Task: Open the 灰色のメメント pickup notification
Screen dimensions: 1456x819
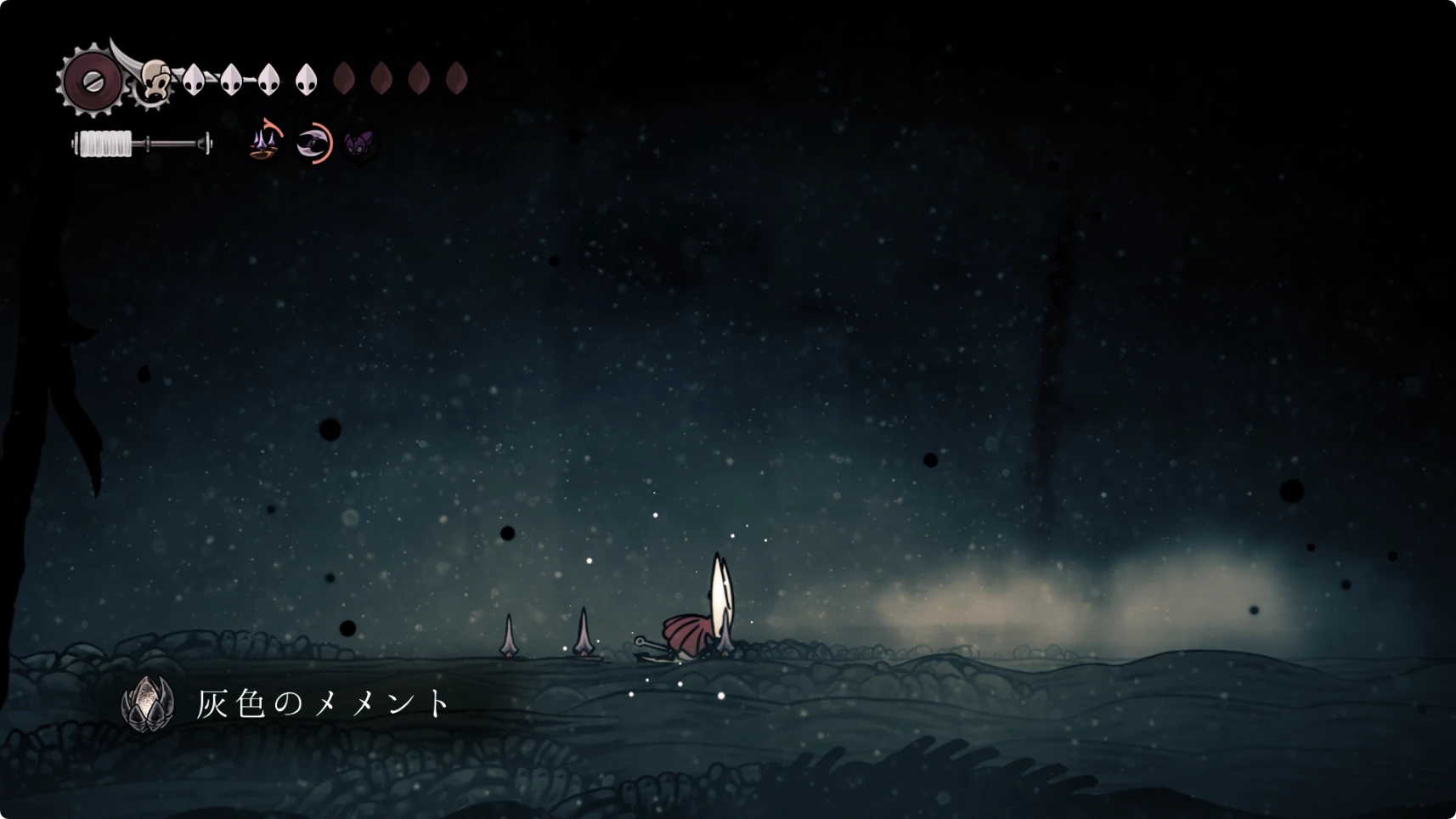Action: (x=289, y=703)
